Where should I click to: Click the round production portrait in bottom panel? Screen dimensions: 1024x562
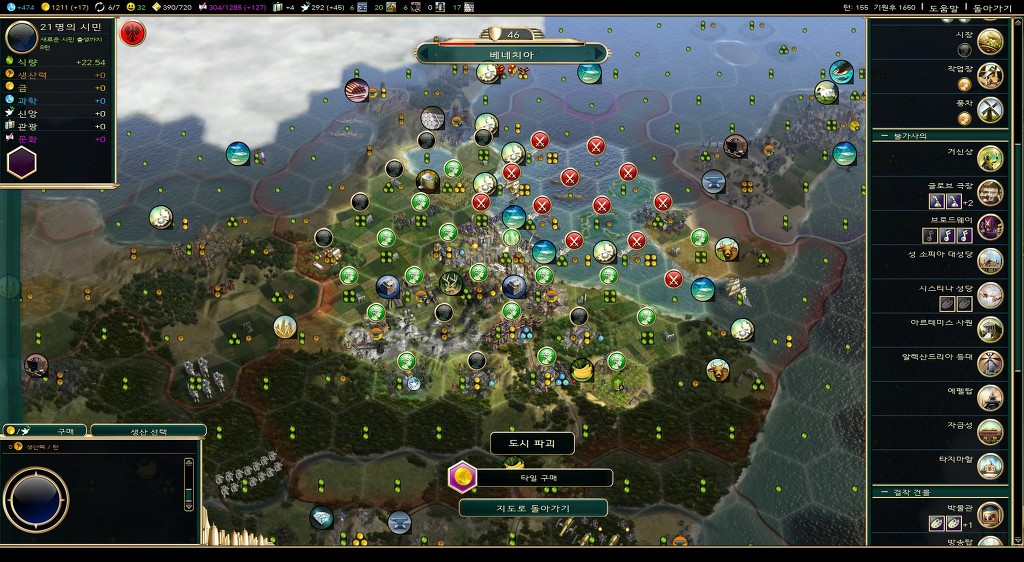[36, 499]
